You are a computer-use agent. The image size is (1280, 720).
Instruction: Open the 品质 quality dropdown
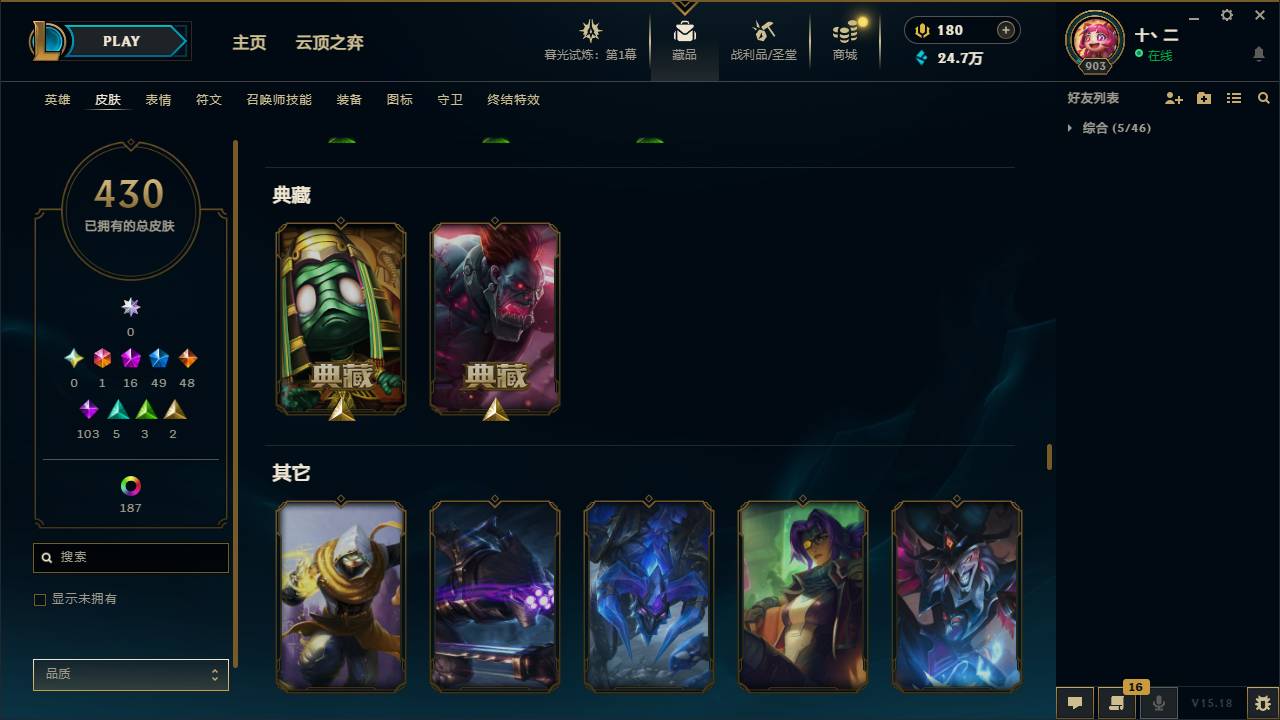point(130,674)
